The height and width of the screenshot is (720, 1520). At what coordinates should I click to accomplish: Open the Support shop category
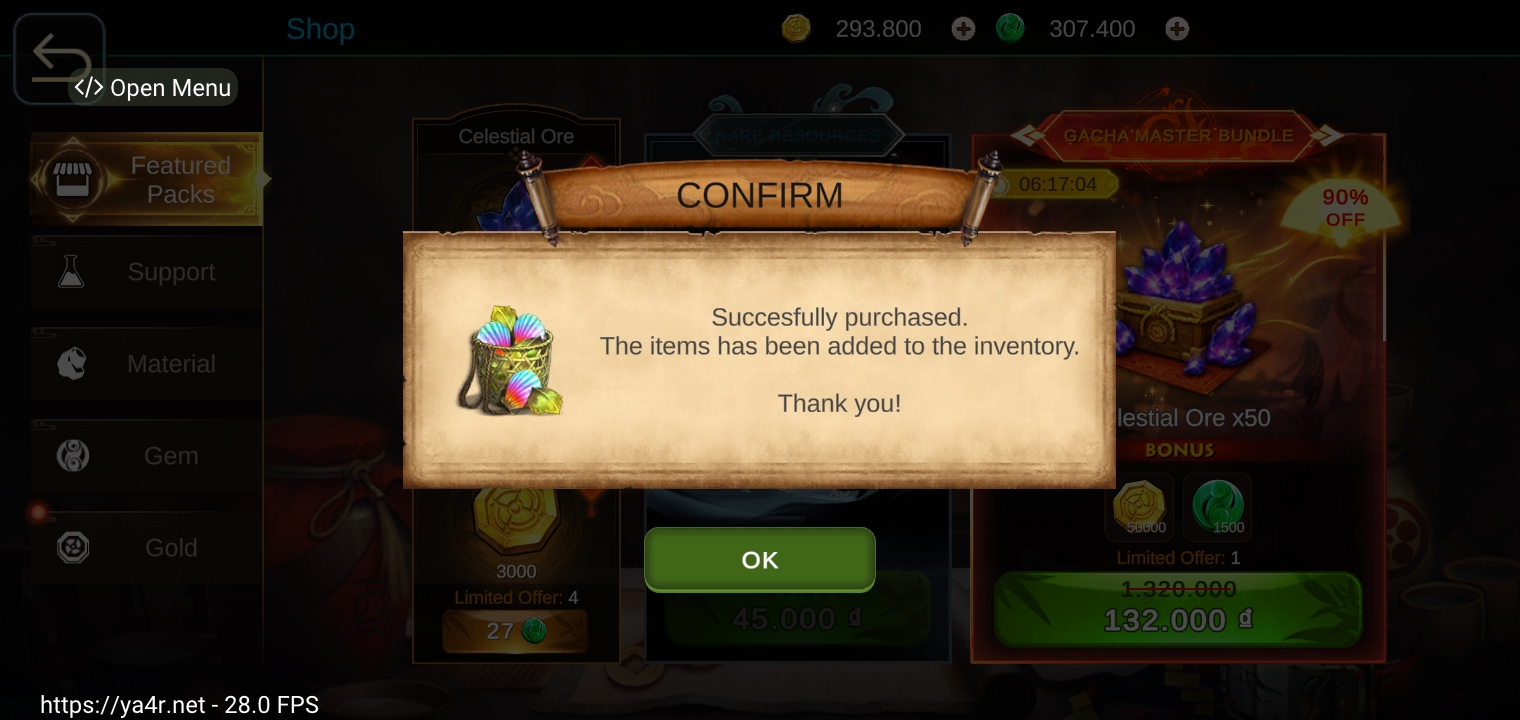[146, 272]
